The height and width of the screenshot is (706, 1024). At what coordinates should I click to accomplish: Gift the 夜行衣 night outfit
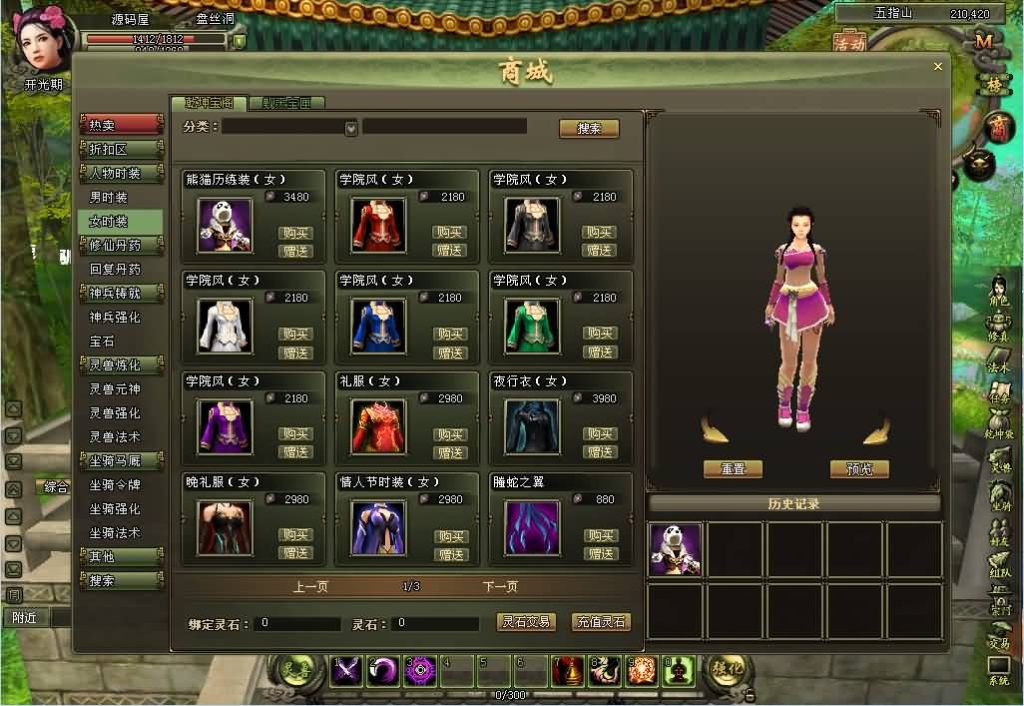(x=599, y=452)
